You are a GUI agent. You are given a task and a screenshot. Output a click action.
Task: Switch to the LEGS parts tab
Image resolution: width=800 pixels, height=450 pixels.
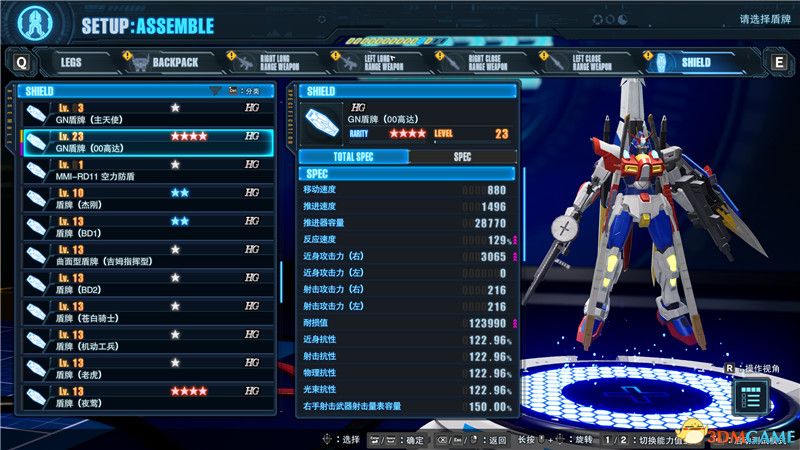[x=70, y=62]
